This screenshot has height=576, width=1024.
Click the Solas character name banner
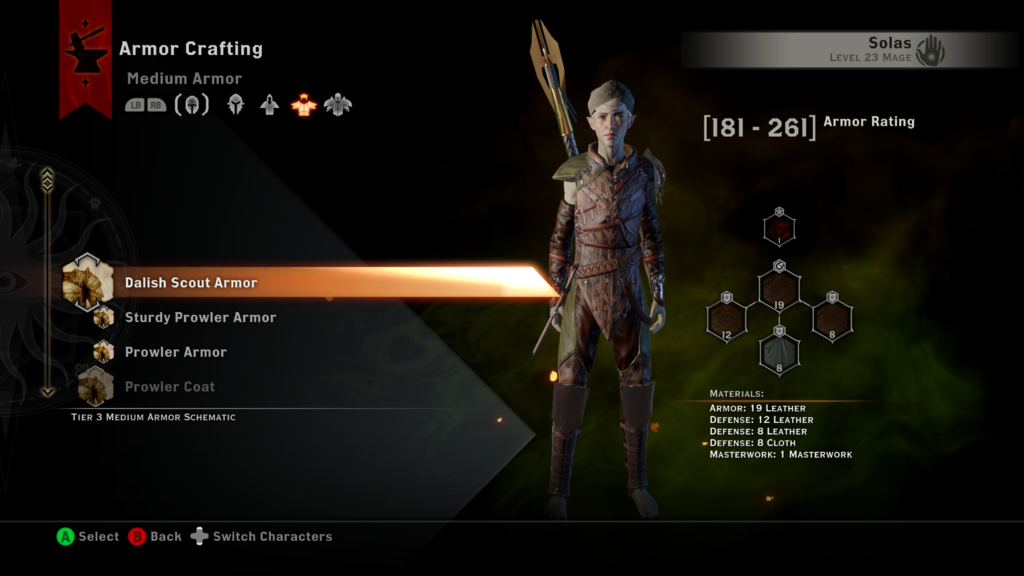click(x=850, y=49)
